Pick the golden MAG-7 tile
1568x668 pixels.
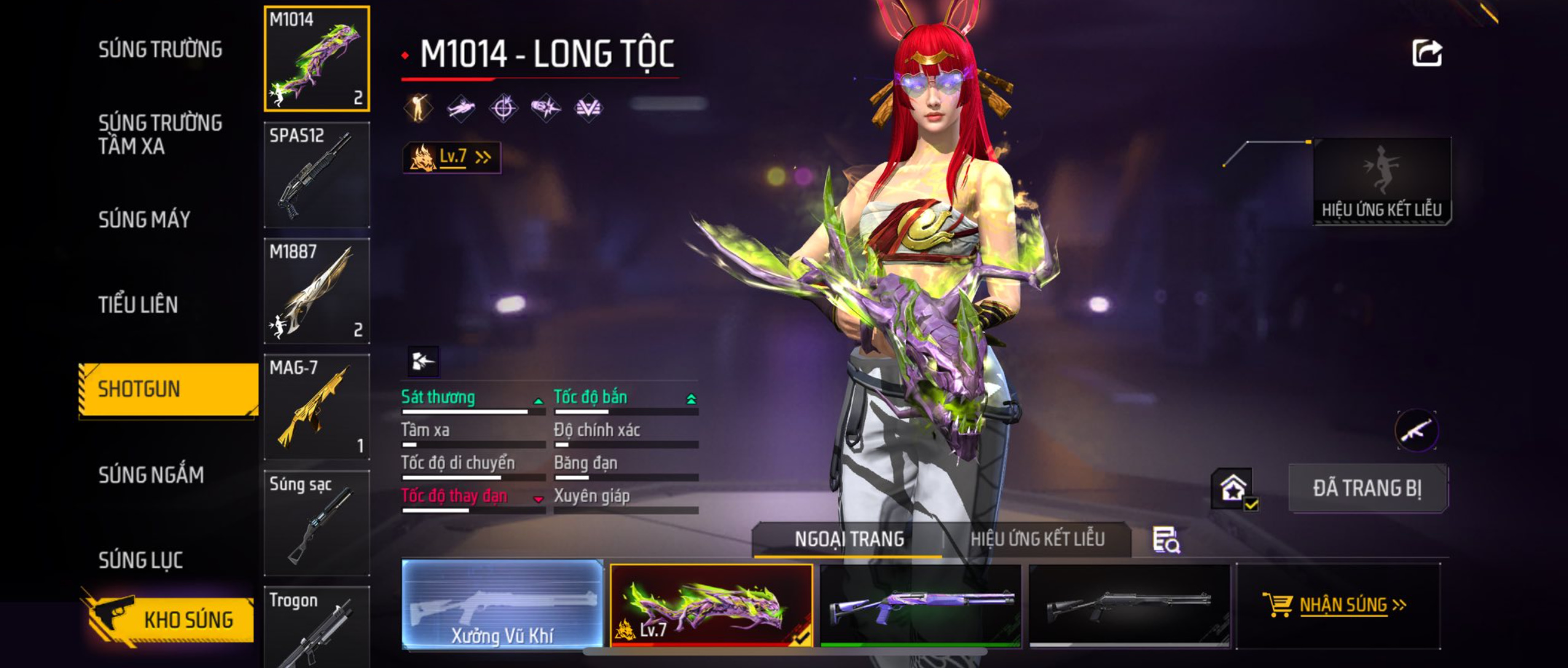(317, 407)
